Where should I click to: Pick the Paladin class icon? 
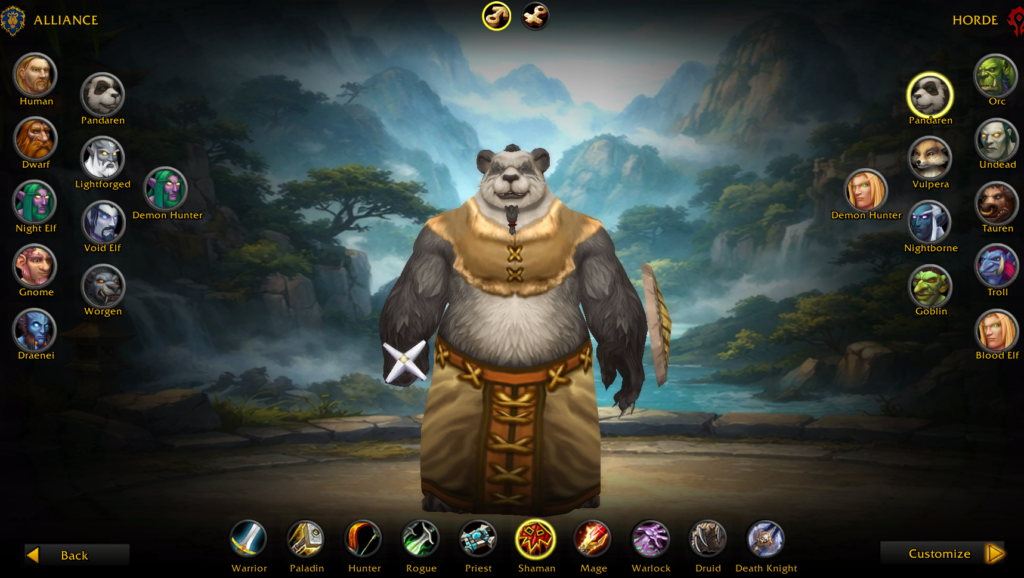(306, 539)
